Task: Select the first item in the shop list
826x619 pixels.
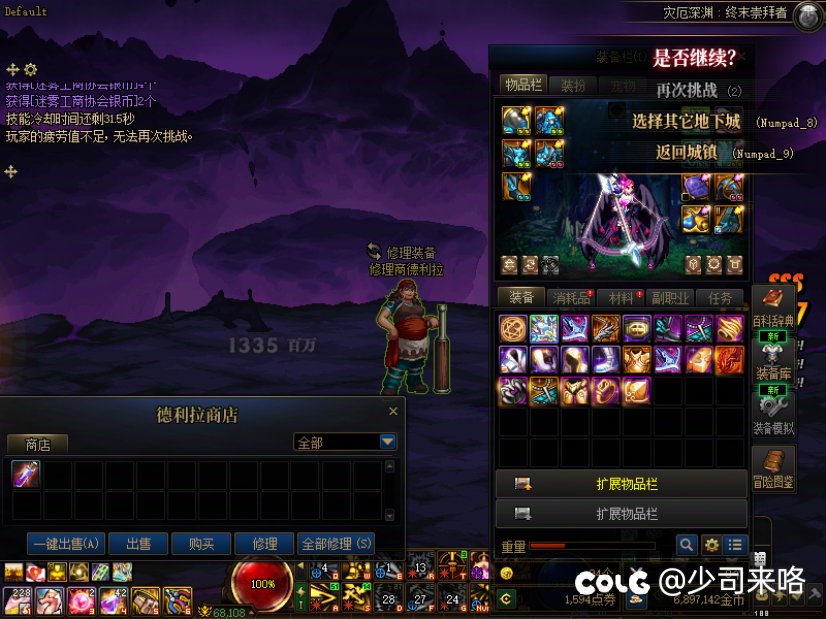Action: point(26,475)
